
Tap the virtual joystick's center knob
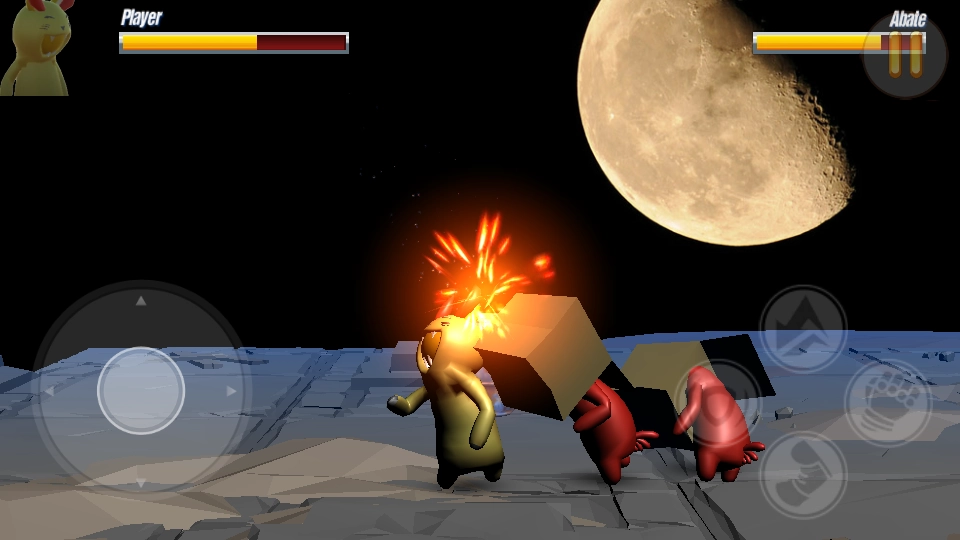pyautogui.click(x=141, y=390)
